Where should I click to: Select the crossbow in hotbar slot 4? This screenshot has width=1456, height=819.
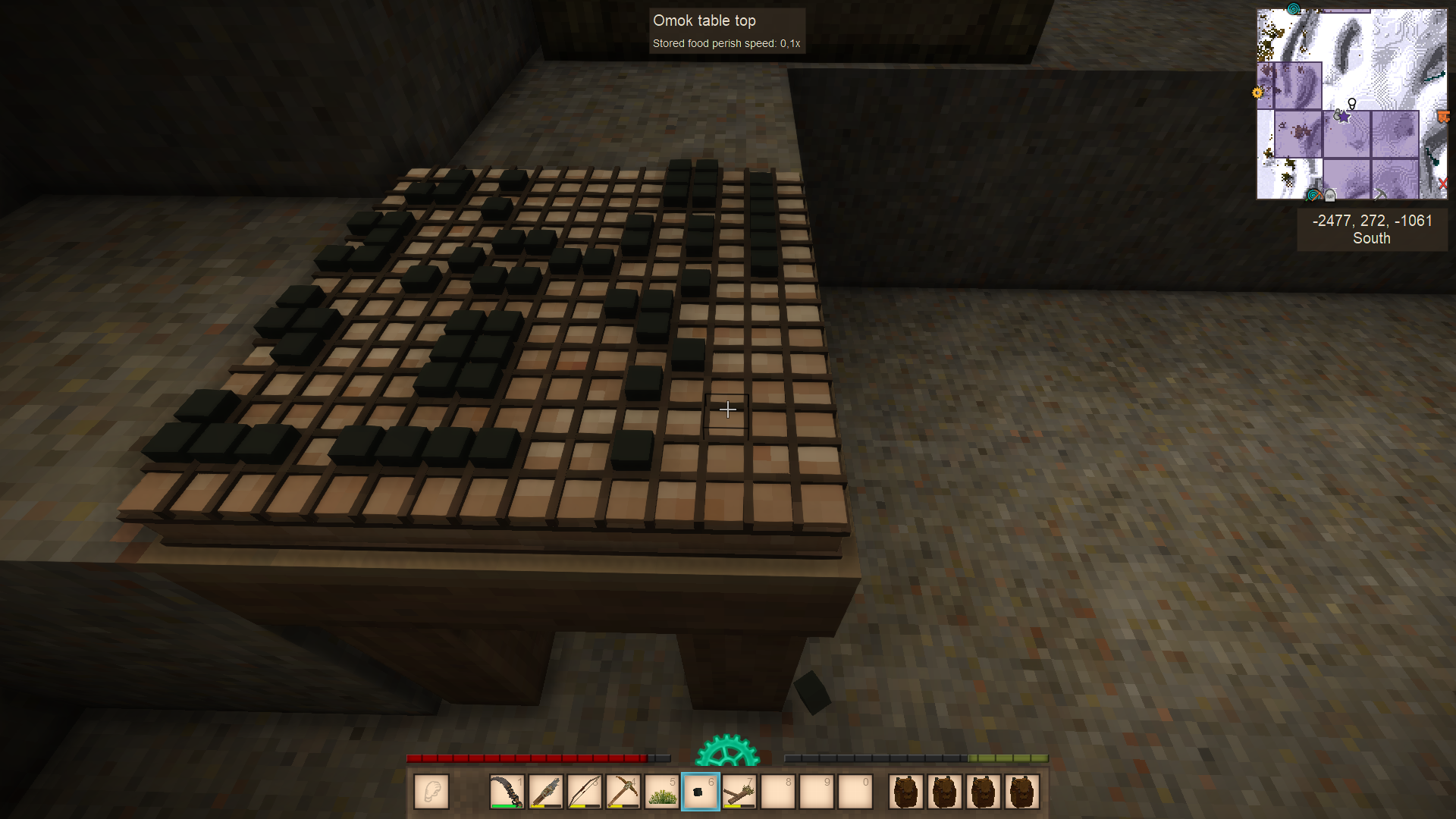pyautogui.click(x=624, y=792)
